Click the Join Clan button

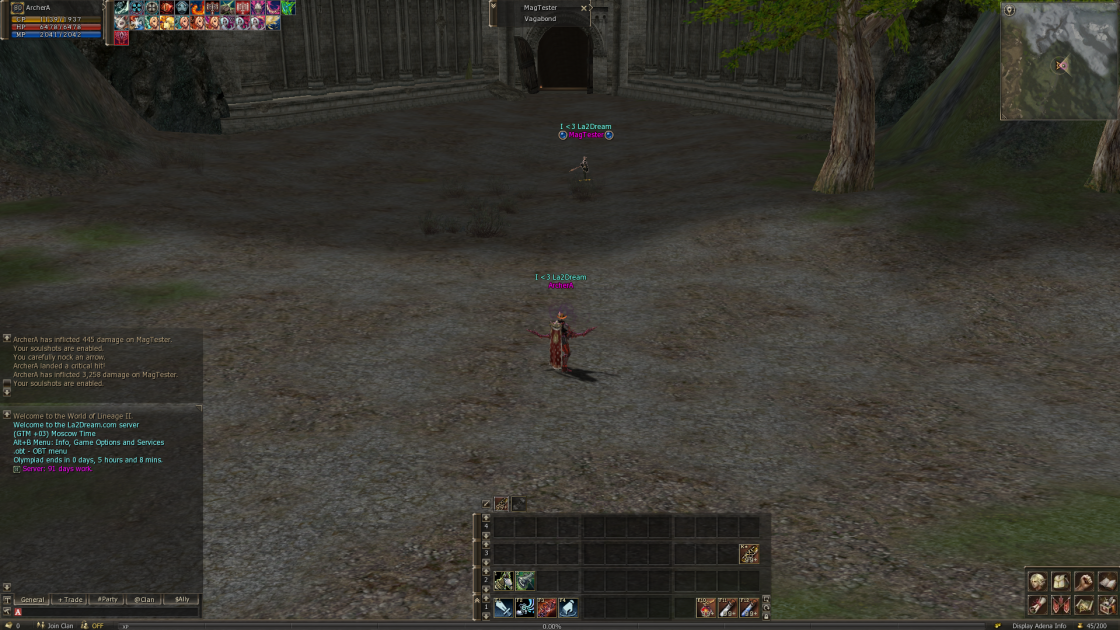[x=60, y=626]
